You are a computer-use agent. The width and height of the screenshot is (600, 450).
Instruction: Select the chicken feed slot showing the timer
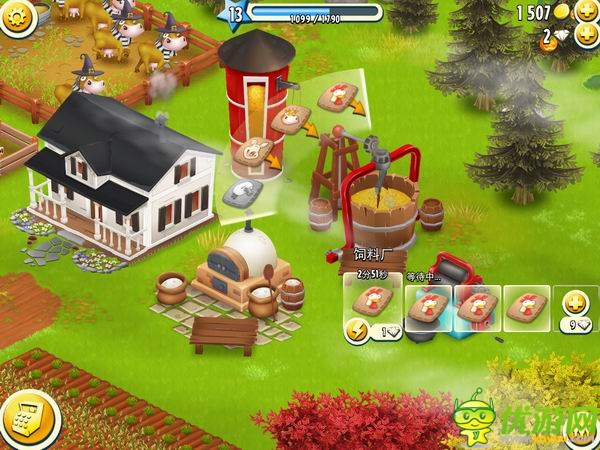[x=372, y=301]
